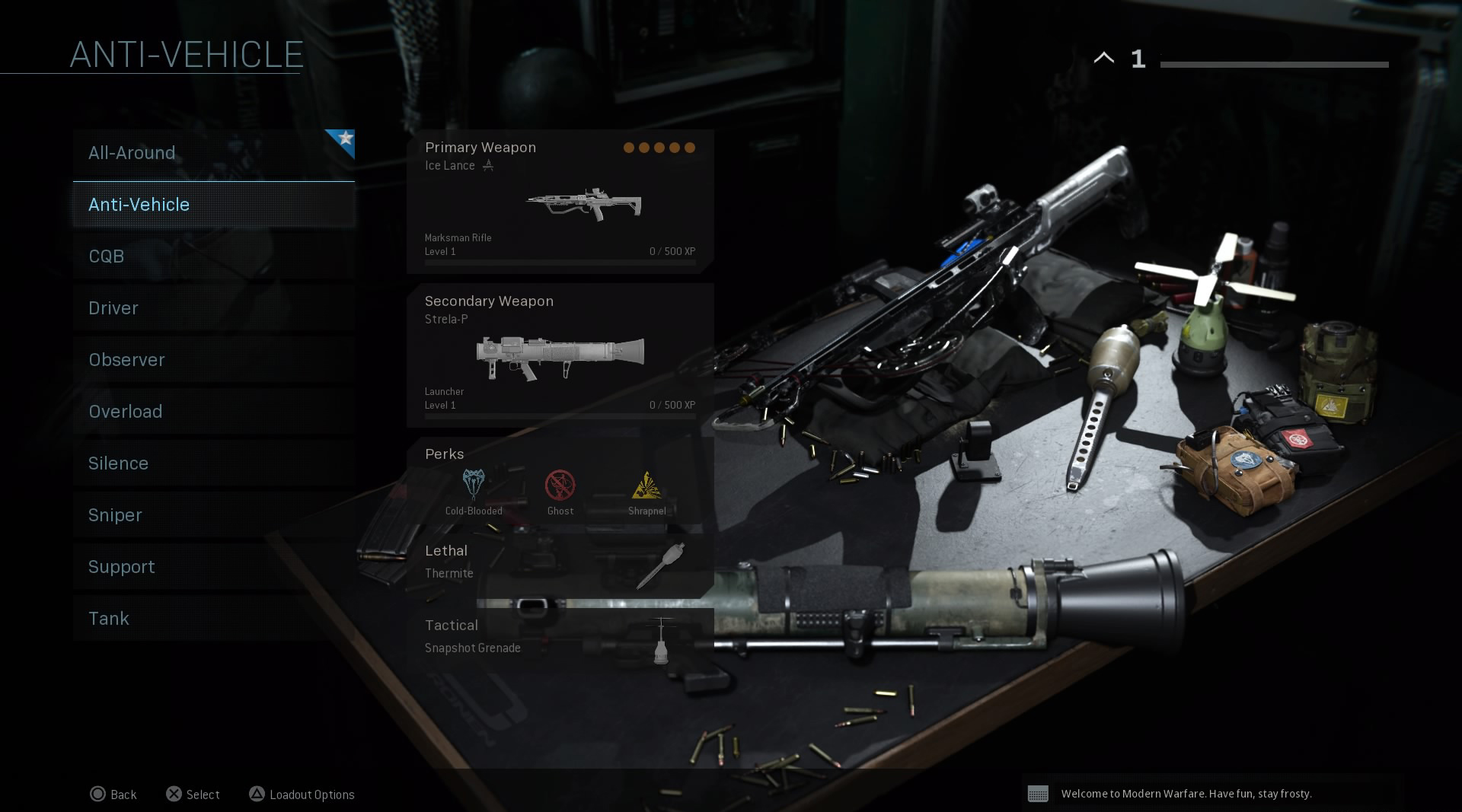Open the Observer loadout
The width and height of the screenshot is (1462, 812).
point(213,360)
